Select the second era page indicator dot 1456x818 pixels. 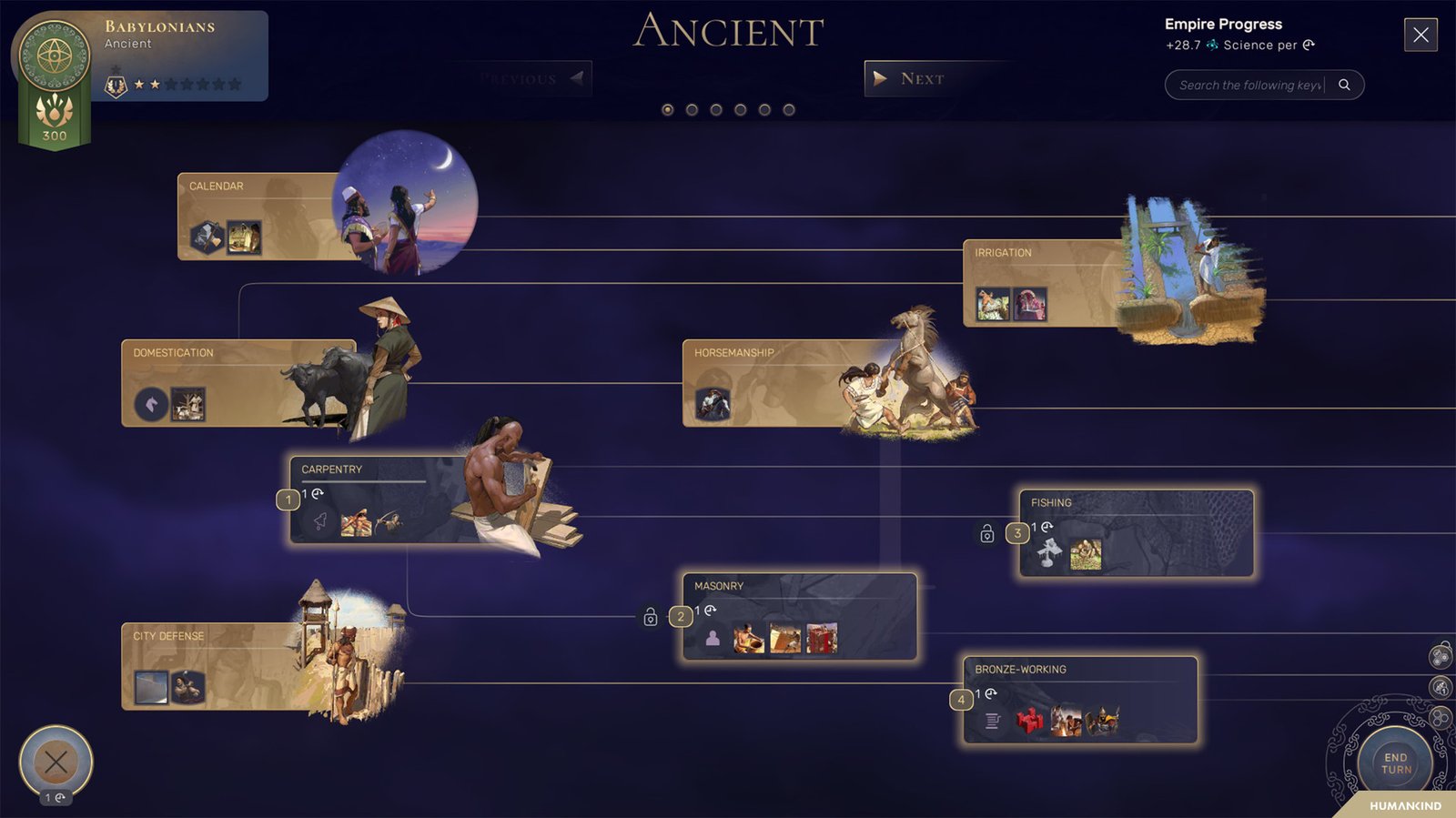coord(693,110)
